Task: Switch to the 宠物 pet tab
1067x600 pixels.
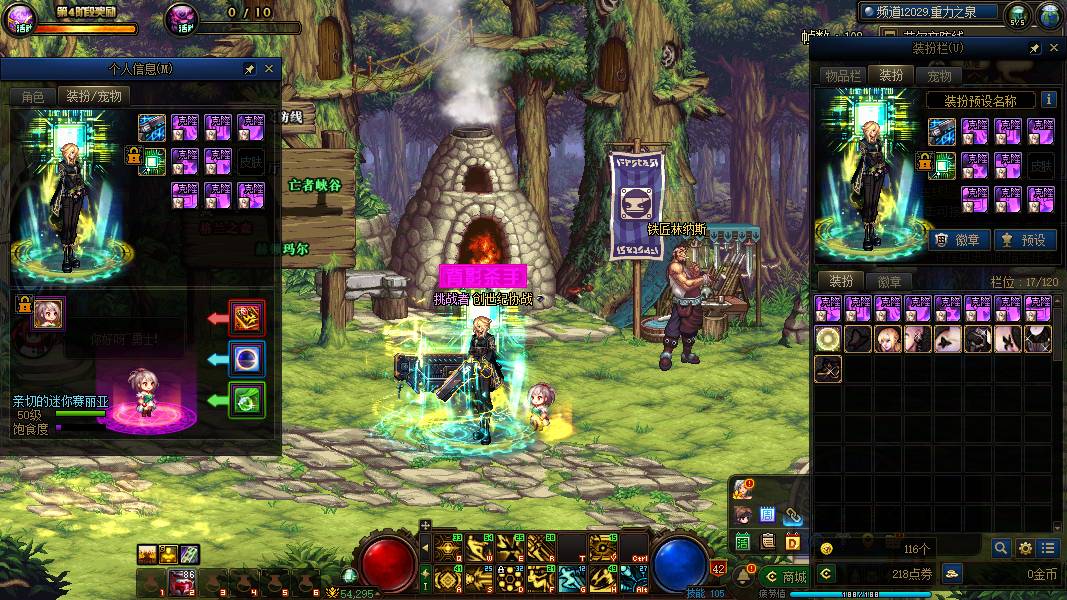Action: [939, 75]
